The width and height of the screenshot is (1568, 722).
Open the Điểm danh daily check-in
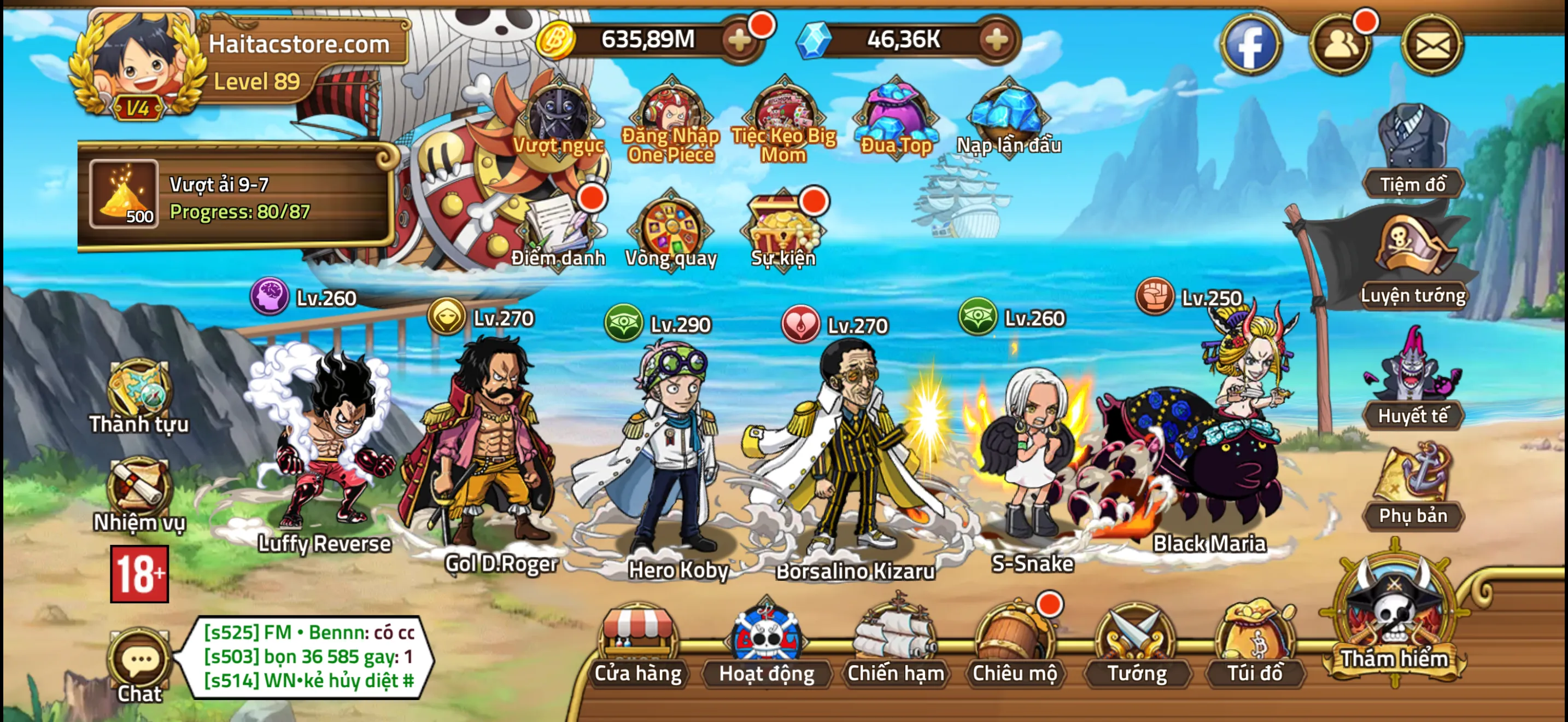(x=559, y=231)
